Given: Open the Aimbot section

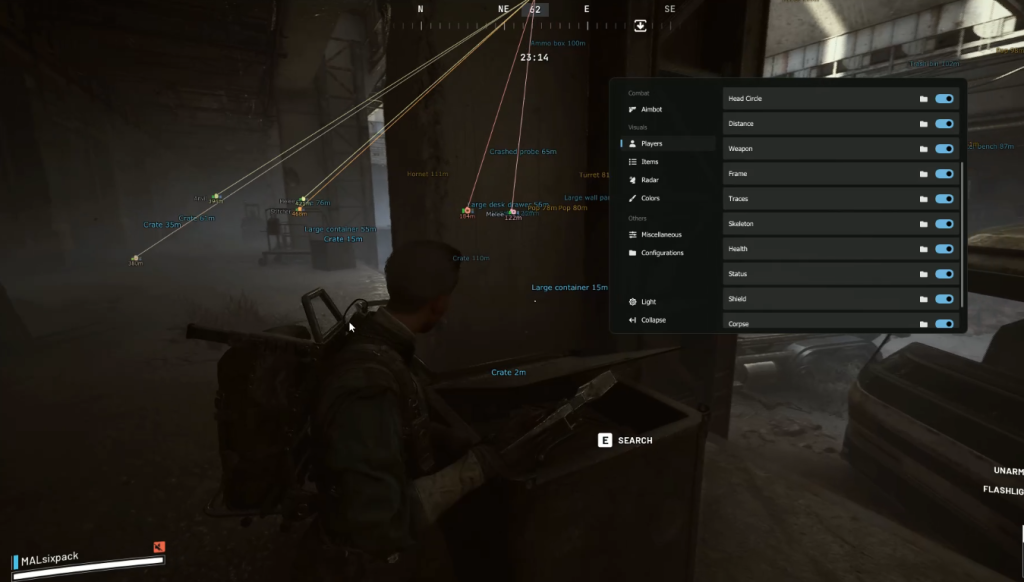Looking at the screenshot, I should [x=651, y=109].
